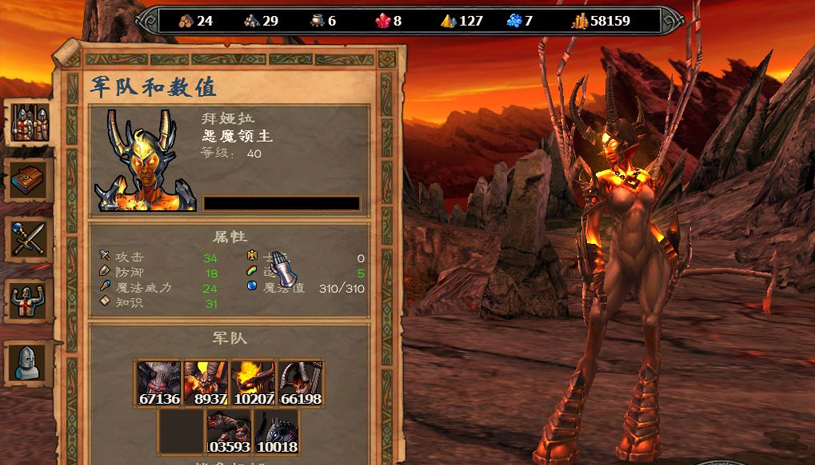Choose the flaming creature stack of 10207
815x465 pixels.
pos(253,385)
